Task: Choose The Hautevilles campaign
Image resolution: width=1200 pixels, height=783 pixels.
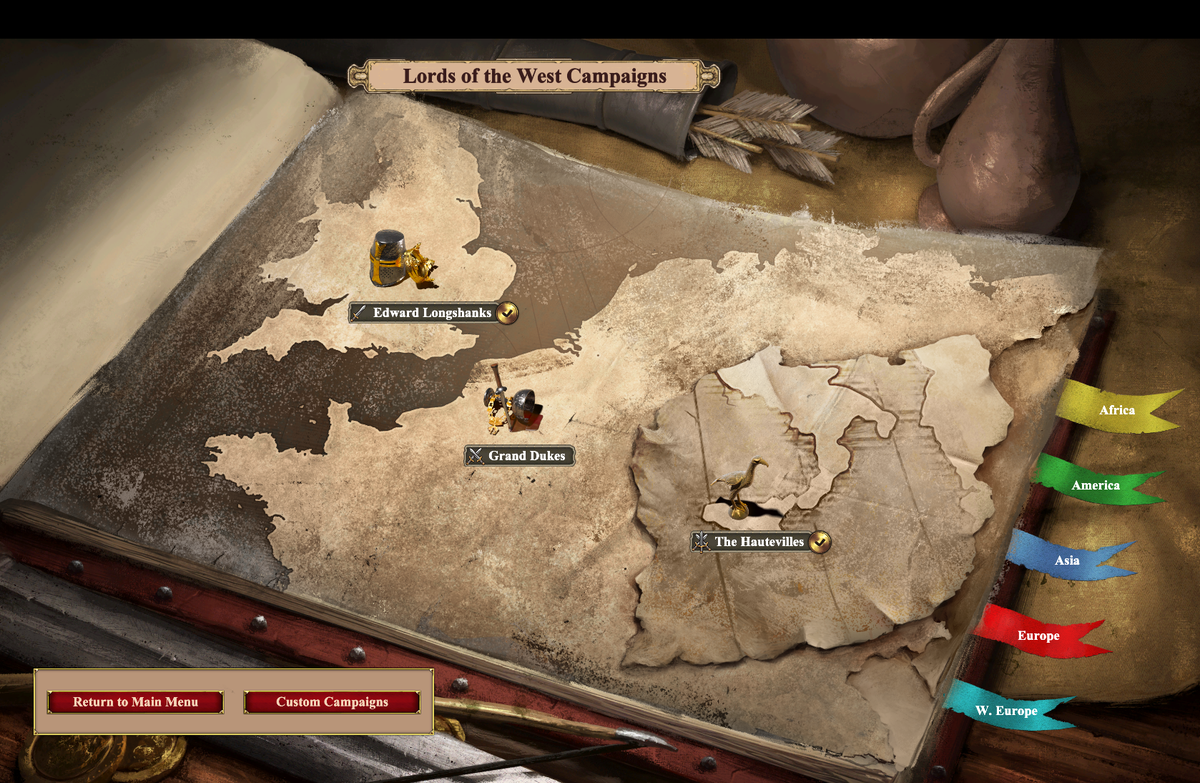Action: (x=758, y=542)
